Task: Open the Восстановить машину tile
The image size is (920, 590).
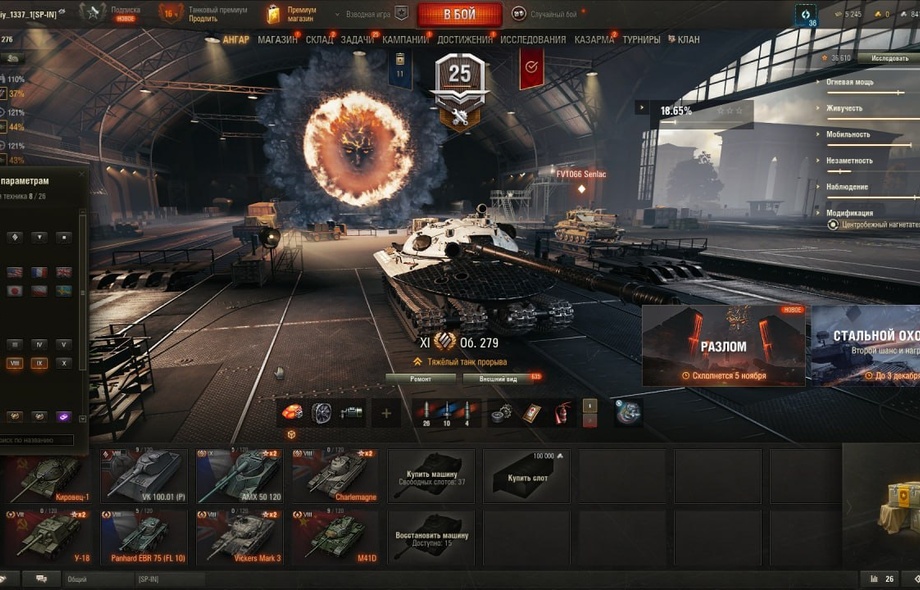Action: [431, 537]
